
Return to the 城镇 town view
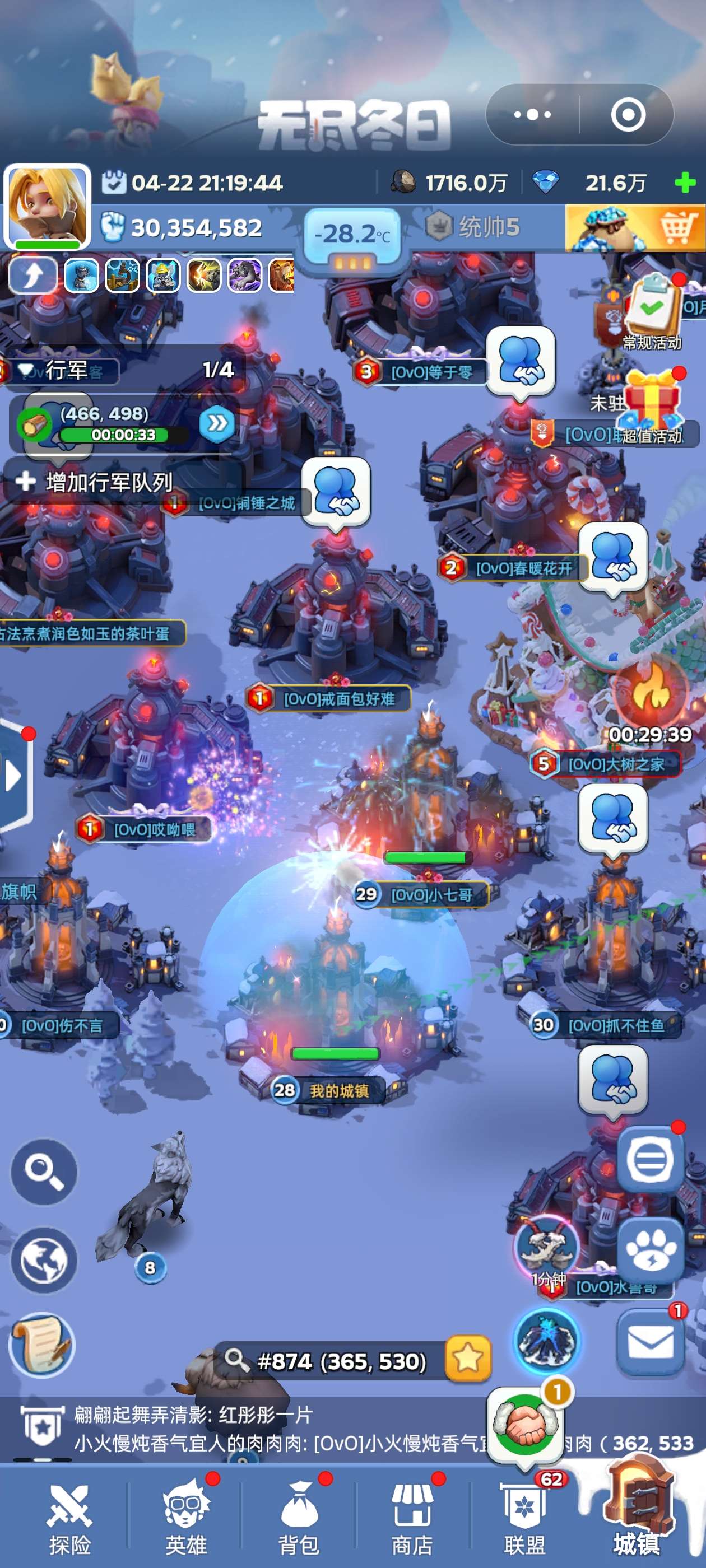[x=637, y=1520]
